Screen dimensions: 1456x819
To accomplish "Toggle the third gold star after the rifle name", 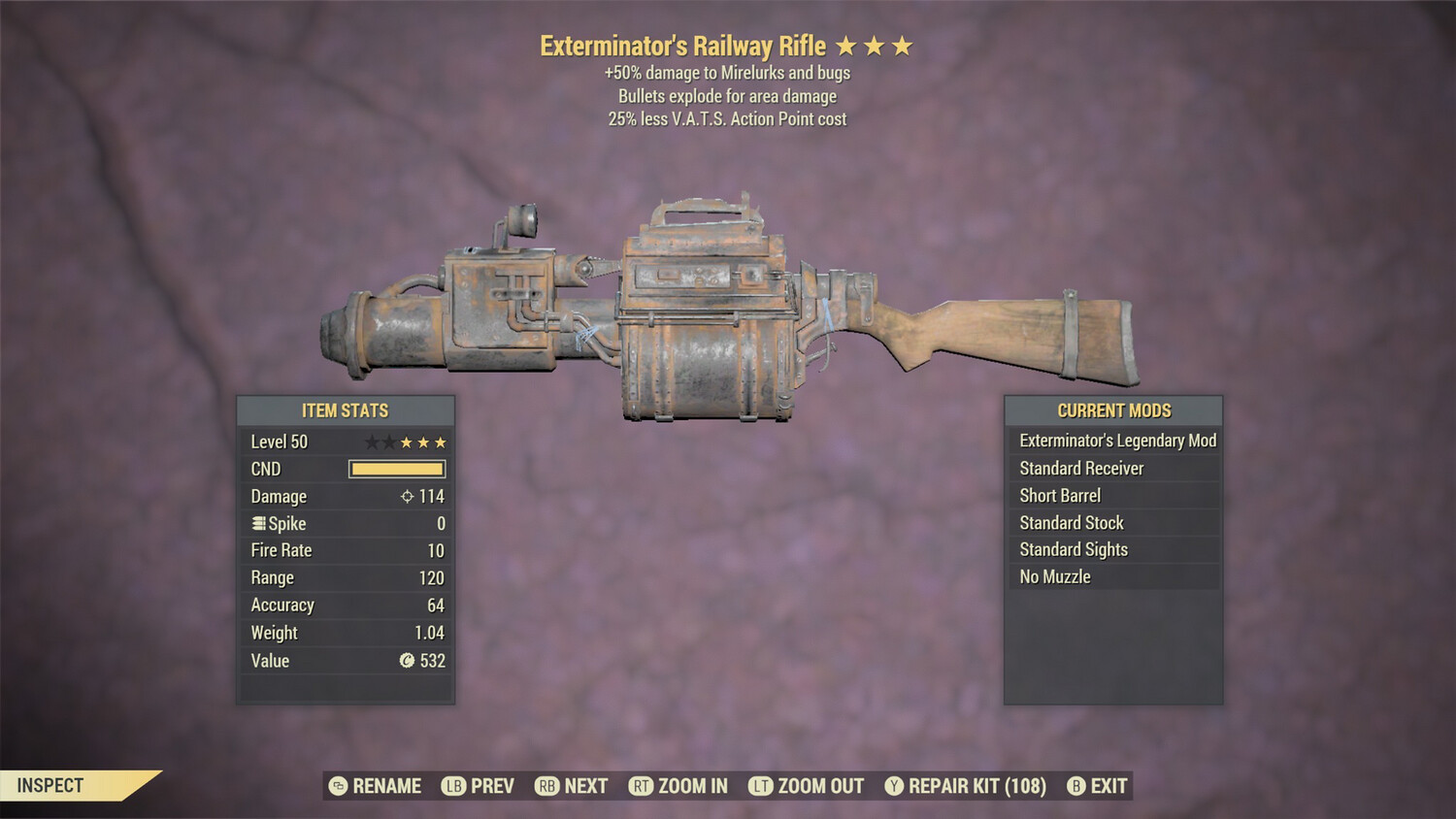I will click(904, 45).
